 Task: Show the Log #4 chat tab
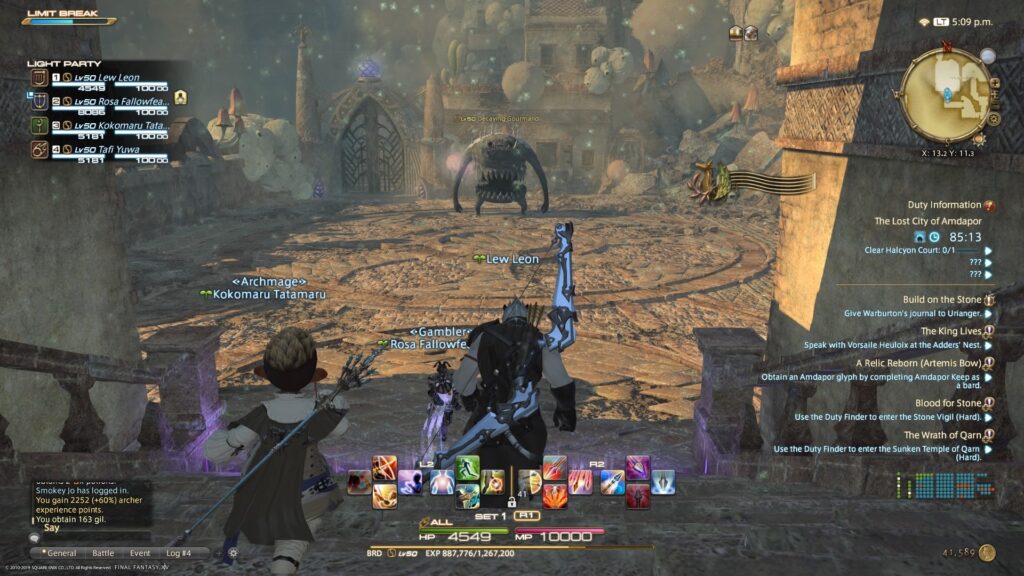[181, 552]
